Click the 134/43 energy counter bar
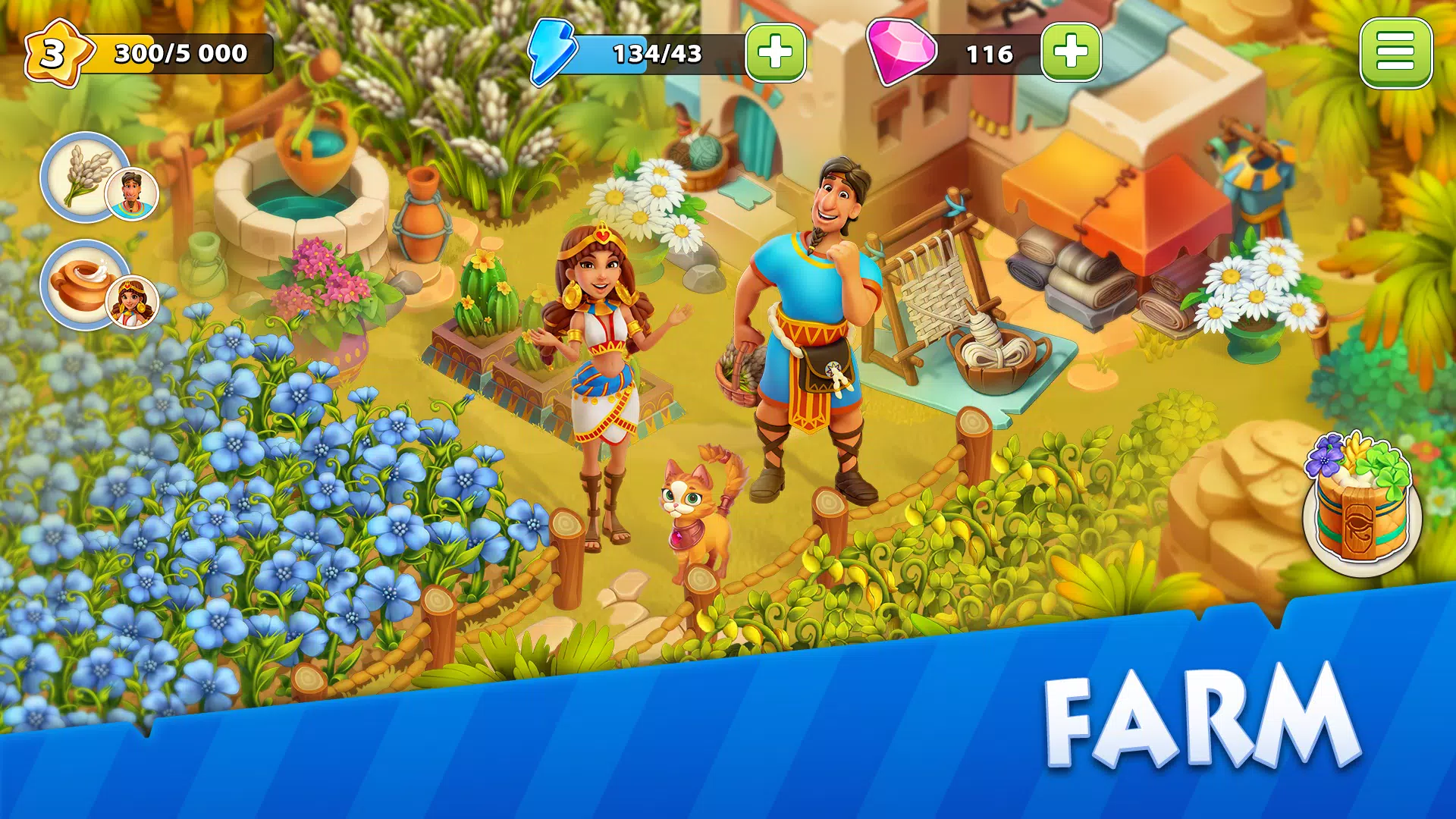The image size is (1456, 819). coord(657,53)
